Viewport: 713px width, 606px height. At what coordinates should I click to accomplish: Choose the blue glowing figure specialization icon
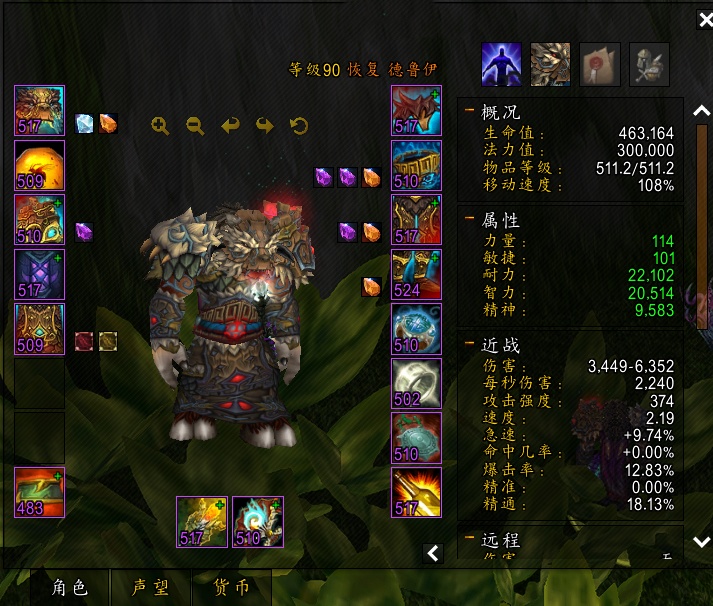pos(502,65)
